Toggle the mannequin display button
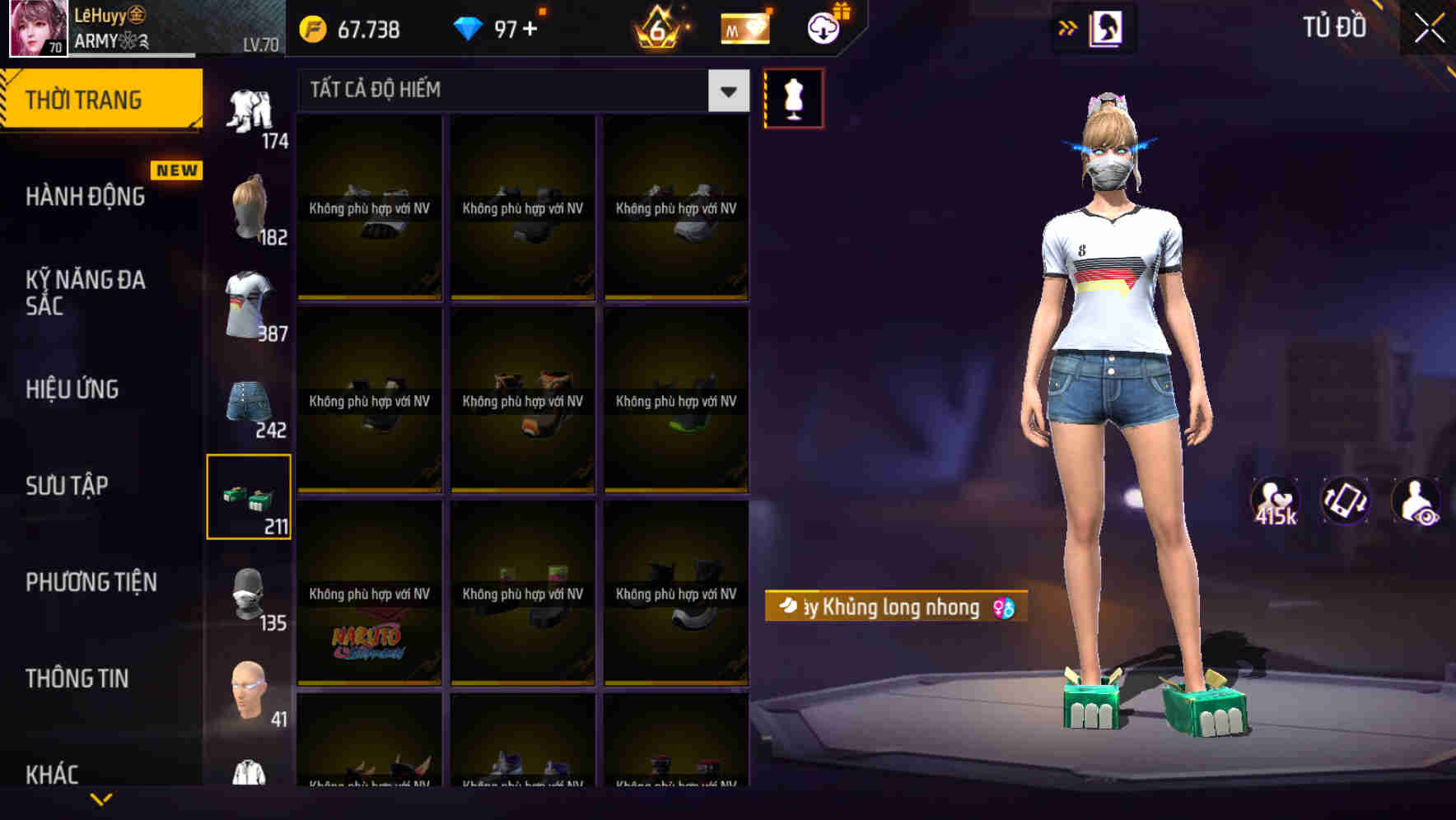1456x820 pixels. [793, 98]
